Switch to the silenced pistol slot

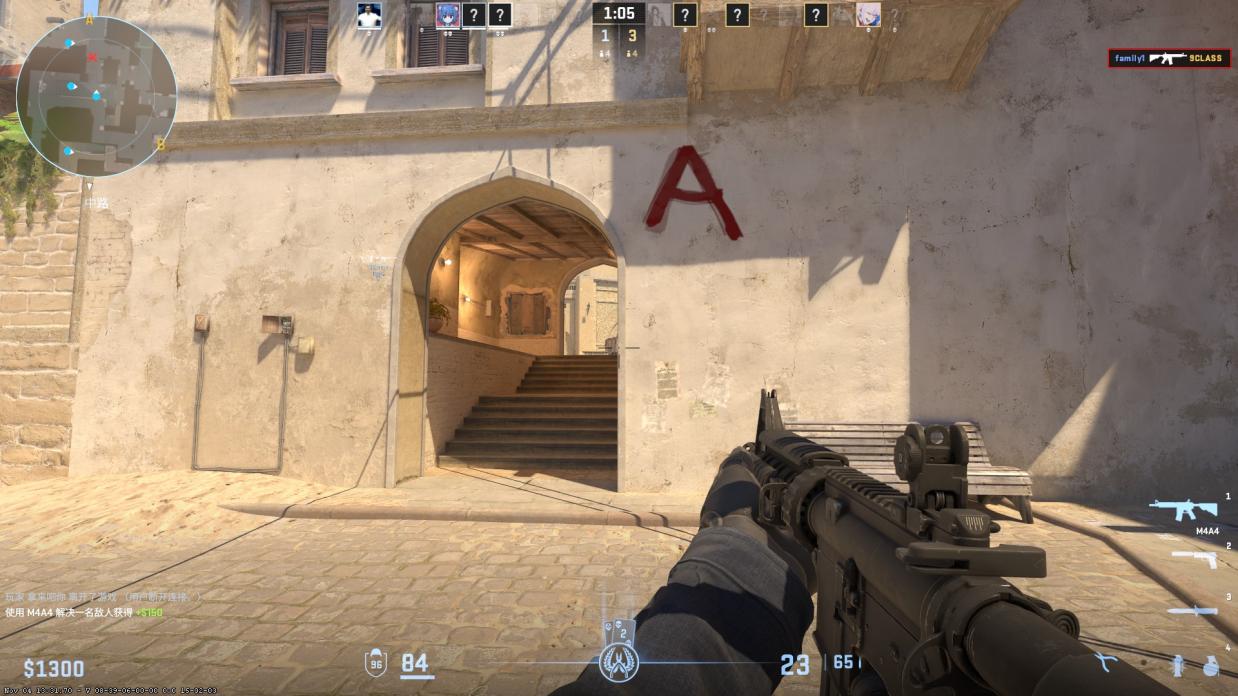(x=1193, y=559)
